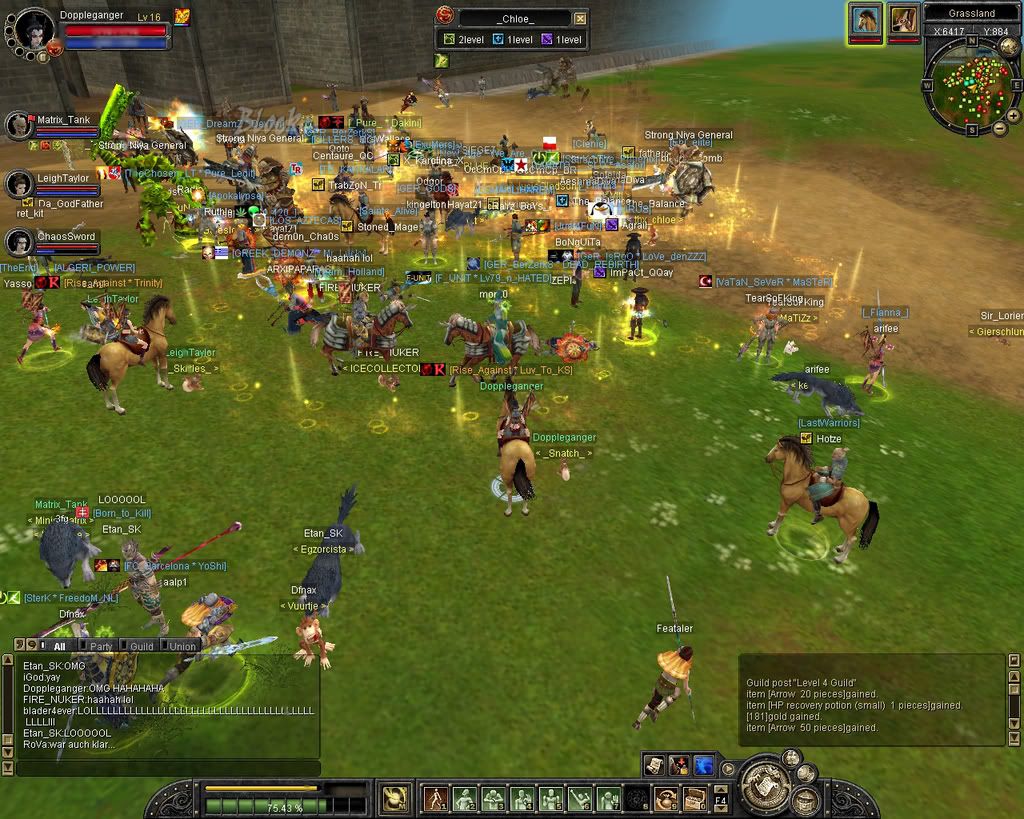The image size is (1024, 819).
Task: Switch to the Party chat tab
Action: coord(101,646)
